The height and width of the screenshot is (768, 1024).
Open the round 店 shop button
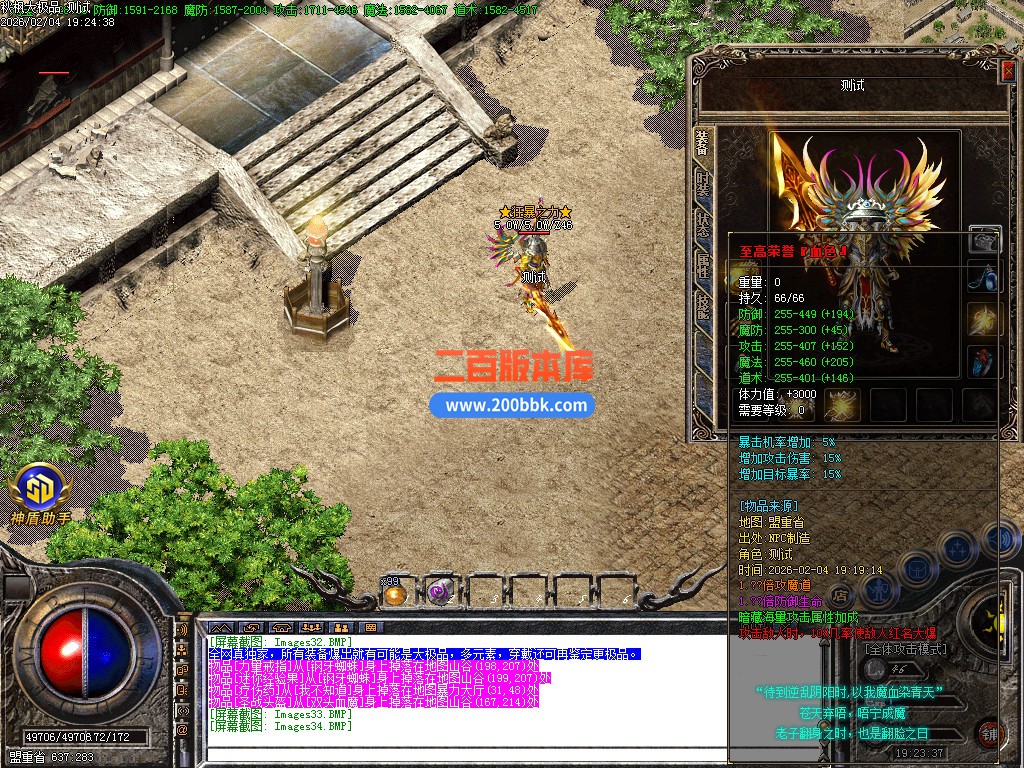tap(841, 594)
